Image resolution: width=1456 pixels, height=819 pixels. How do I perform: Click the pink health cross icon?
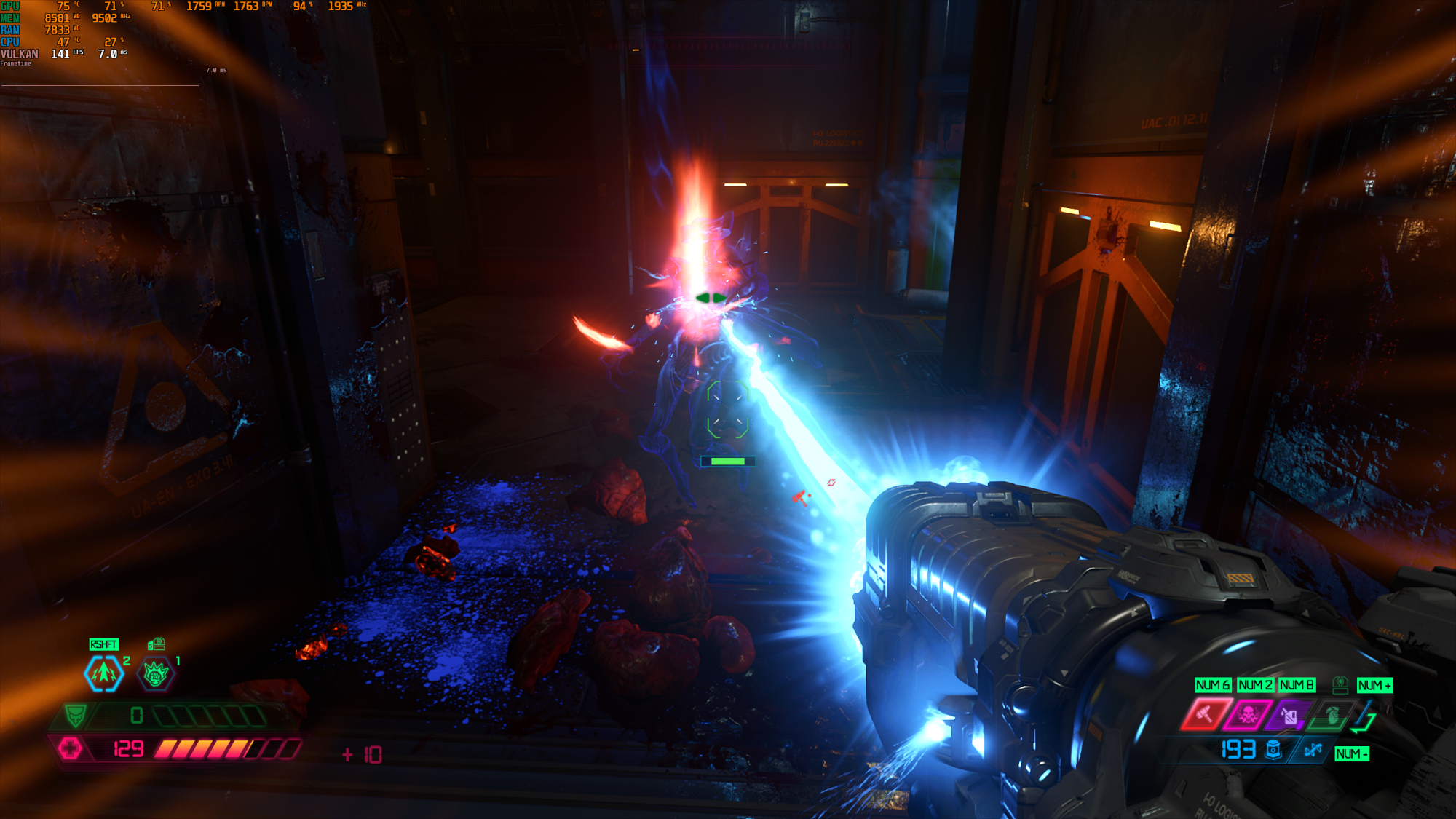pos(71,748)
